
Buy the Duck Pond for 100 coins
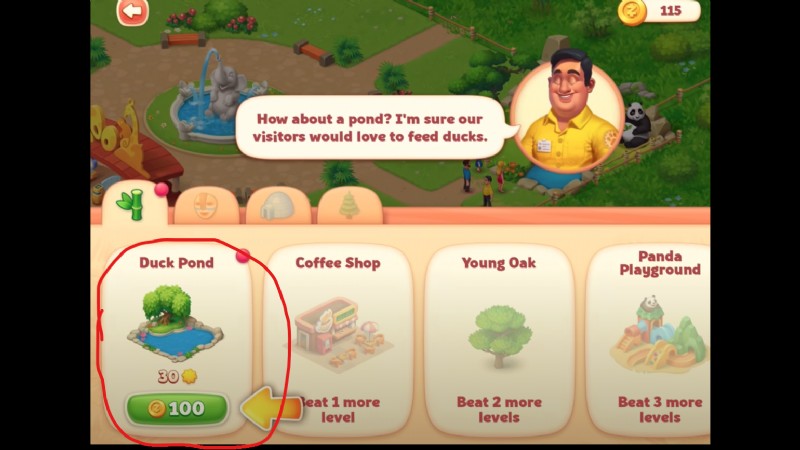point(177,408)
